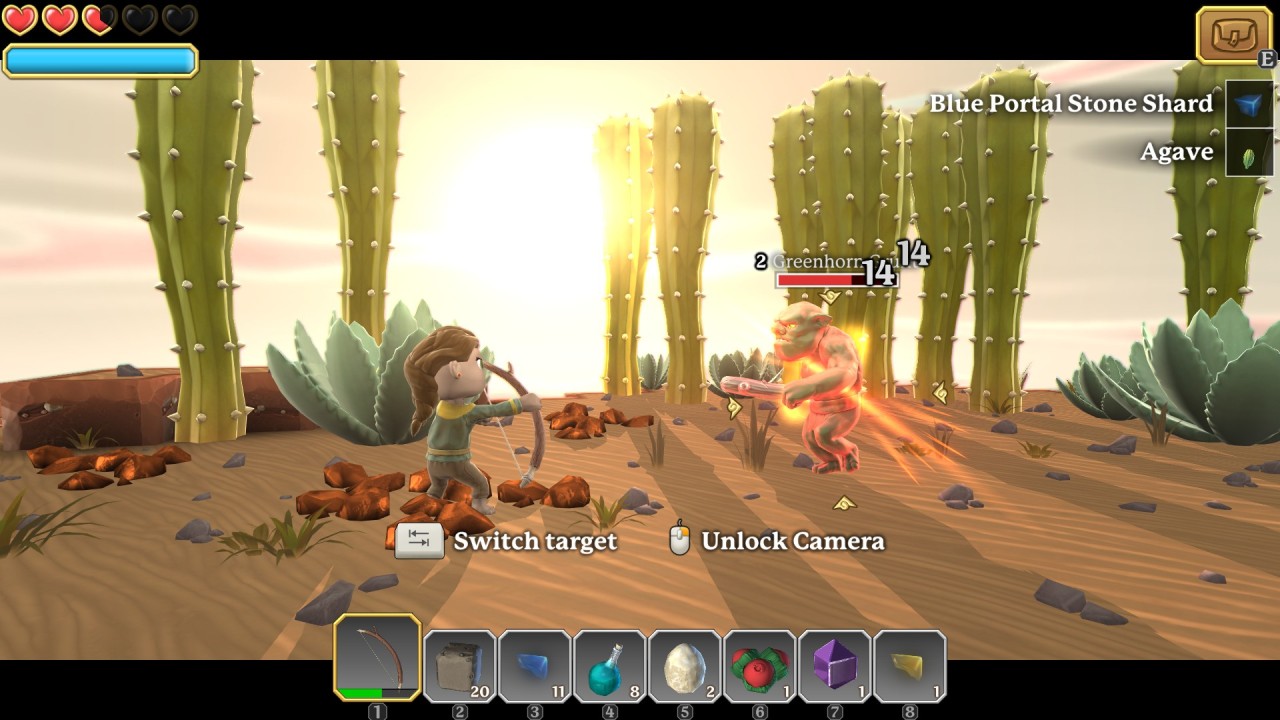
Task: Choose the red fruit with green leaves slot
Action: (760, 665)
